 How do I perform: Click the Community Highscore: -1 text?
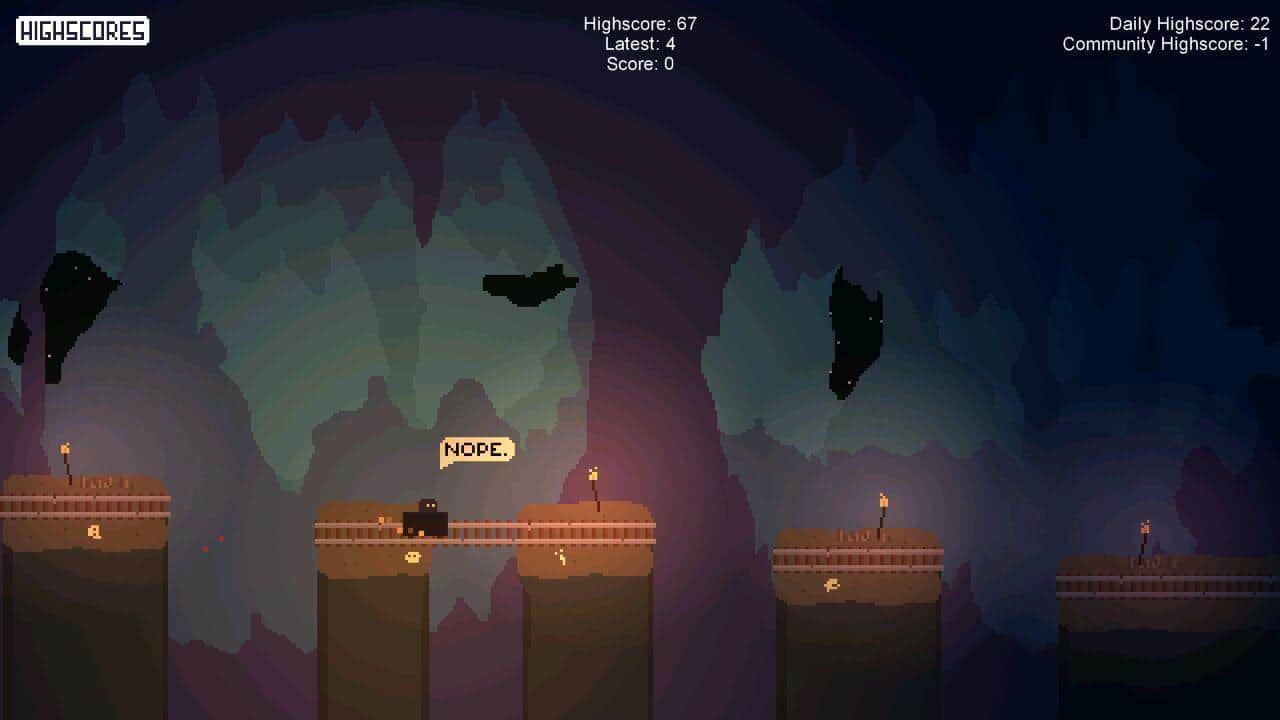coord(1164,44)
